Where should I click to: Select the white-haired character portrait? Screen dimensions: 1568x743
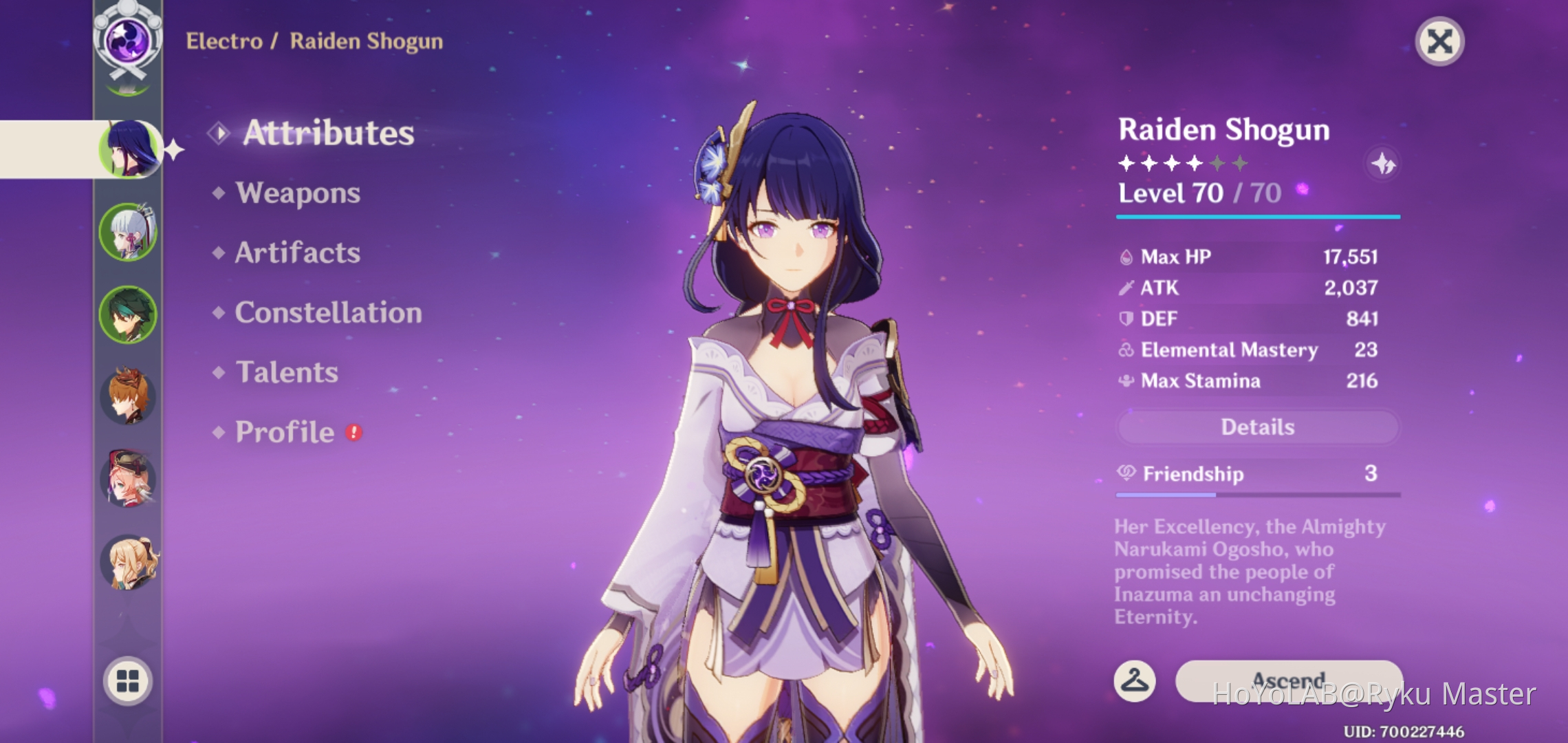129,232
